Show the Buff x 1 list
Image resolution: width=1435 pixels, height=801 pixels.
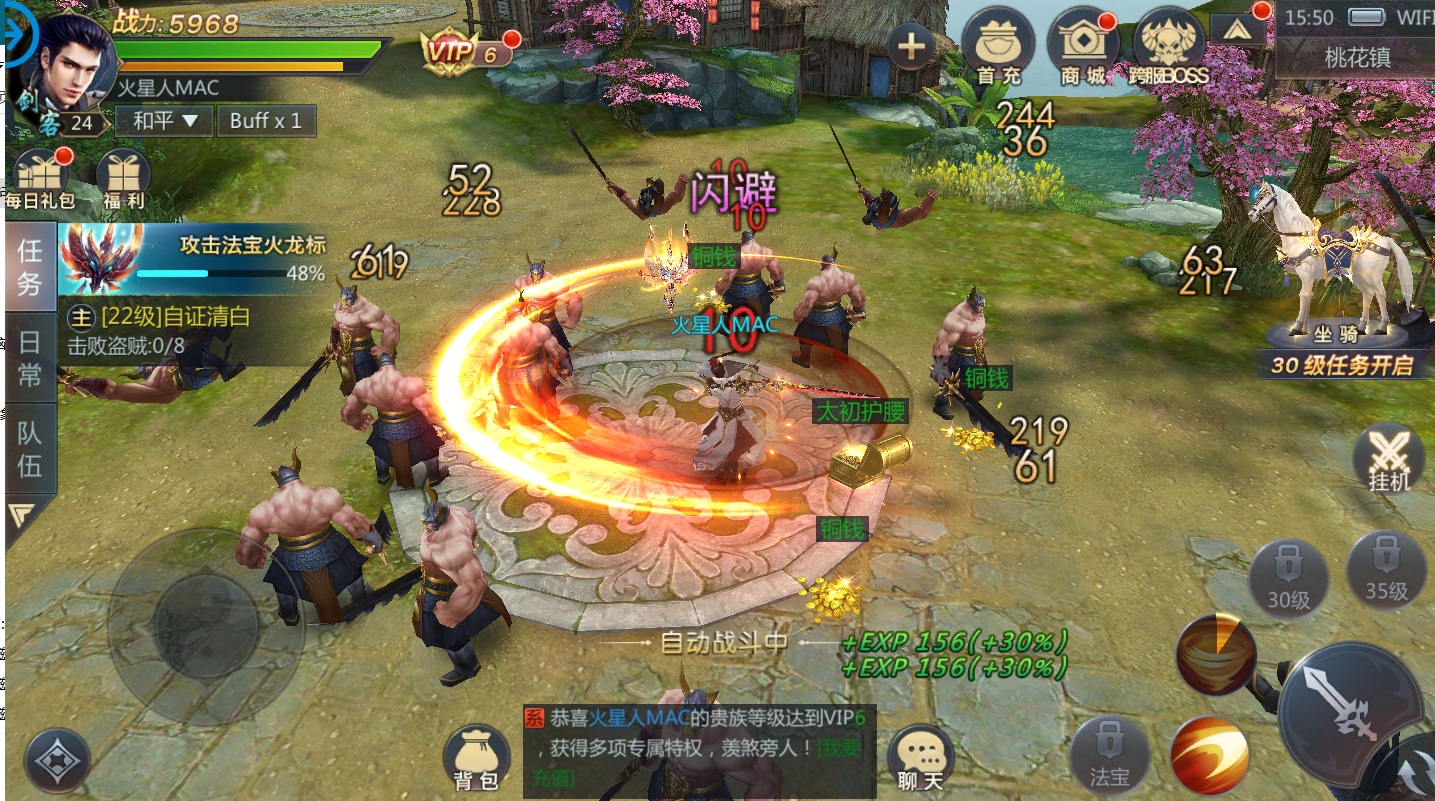point(265,121)
